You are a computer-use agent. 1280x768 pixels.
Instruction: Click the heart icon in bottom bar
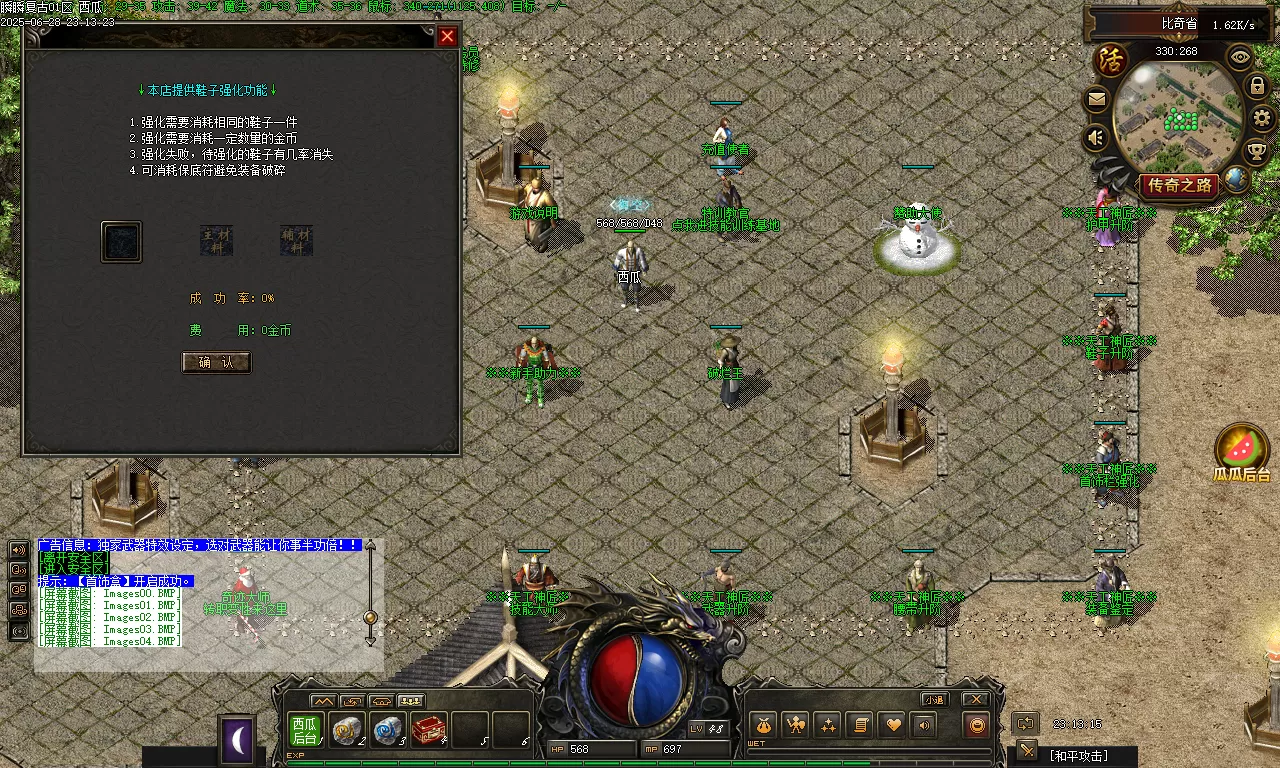click(x=891, y=725)
